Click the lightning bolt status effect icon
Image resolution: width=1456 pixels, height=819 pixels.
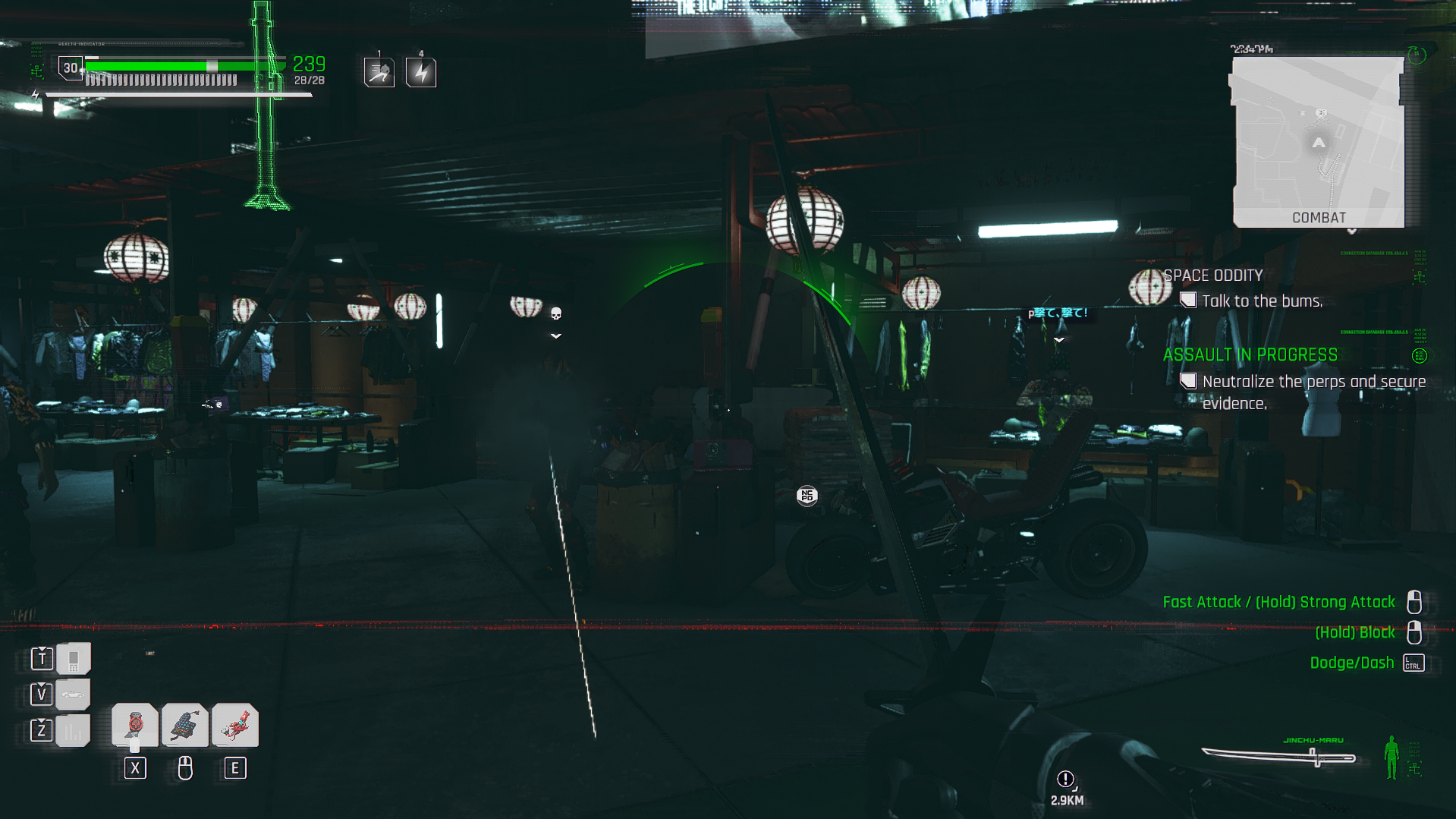coord(421,73)
